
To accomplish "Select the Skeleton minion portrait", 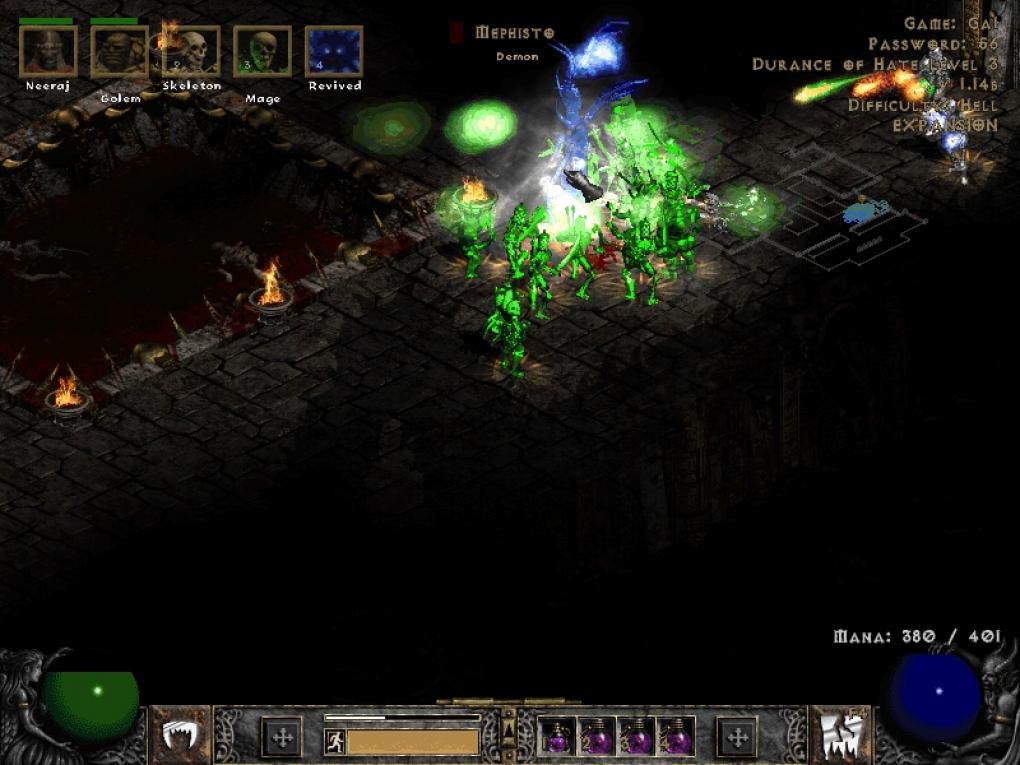I will pos(191,52).
